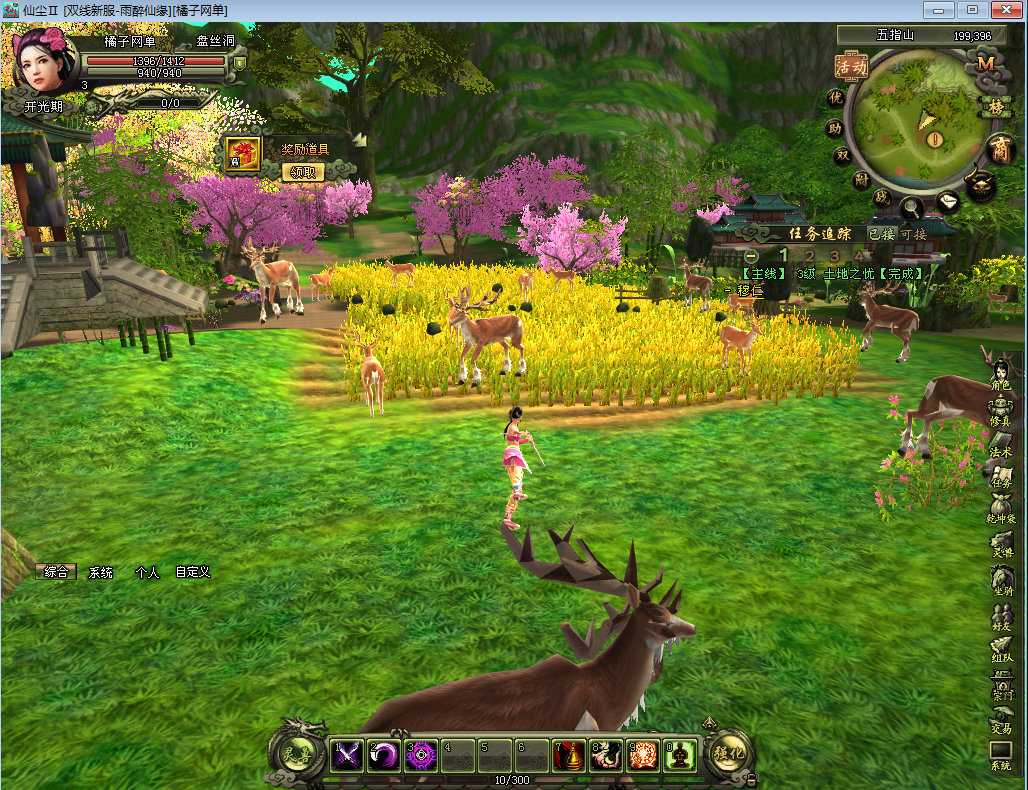Click the 灵兽 spirit beast dragon button
Screen dimensions: 1028x790
click(296, 755)
